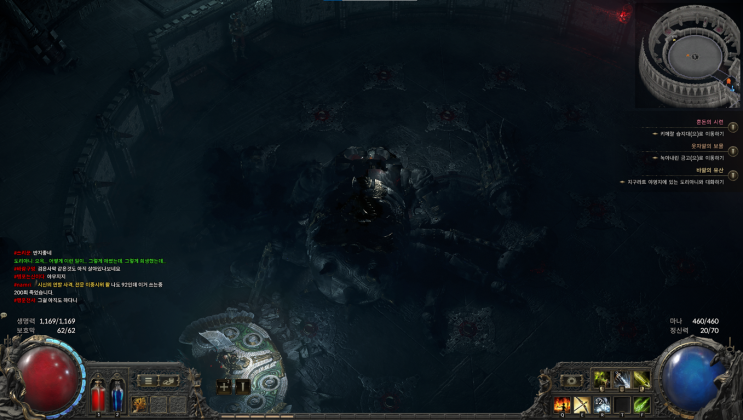Viewport: 743px width, 420px height.
Task: Click the button right of the three-line menu
Action: point(168,380)
